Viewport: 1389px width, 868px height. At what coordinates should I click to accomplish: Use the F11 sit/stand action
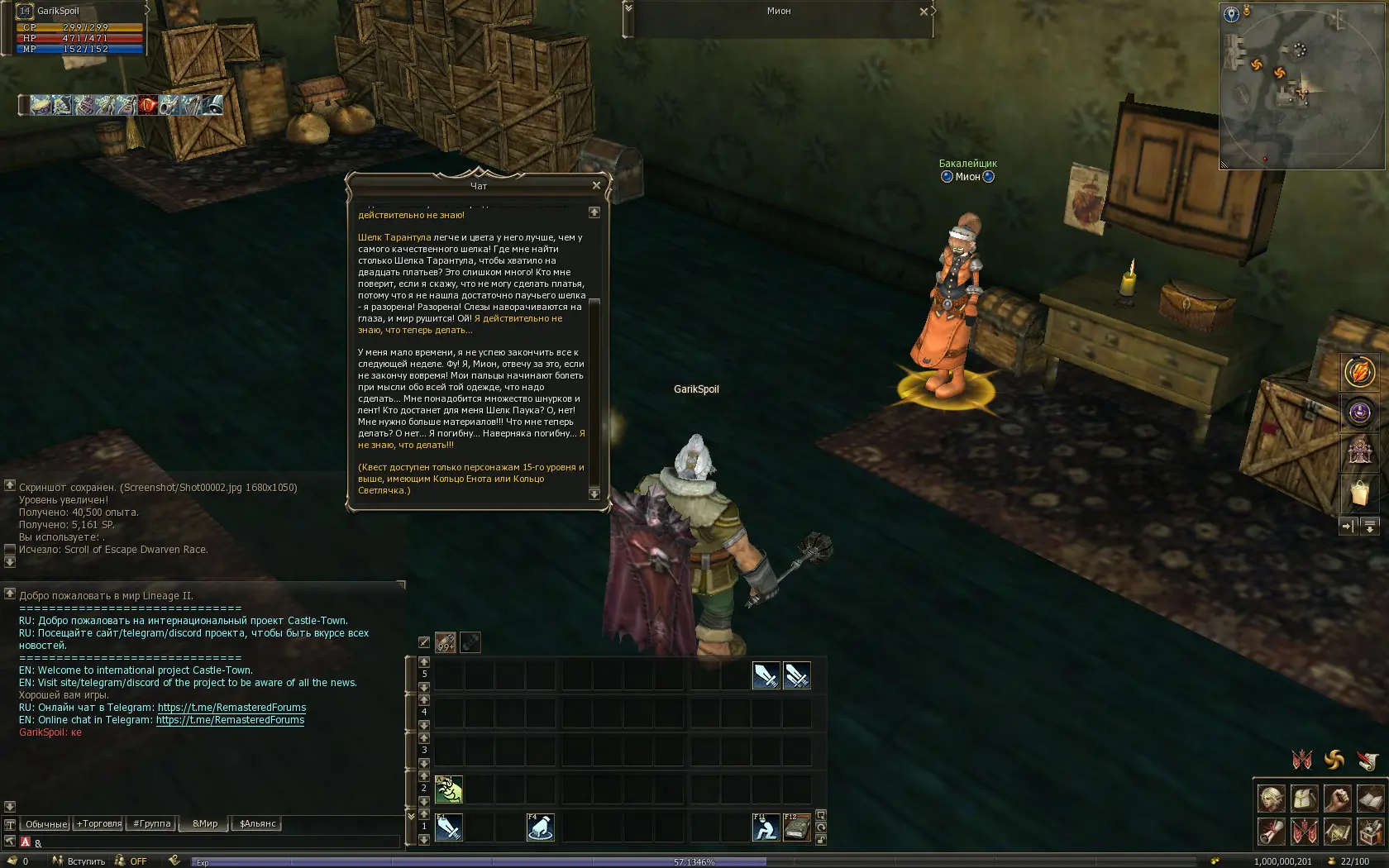[x=766, y=827]
